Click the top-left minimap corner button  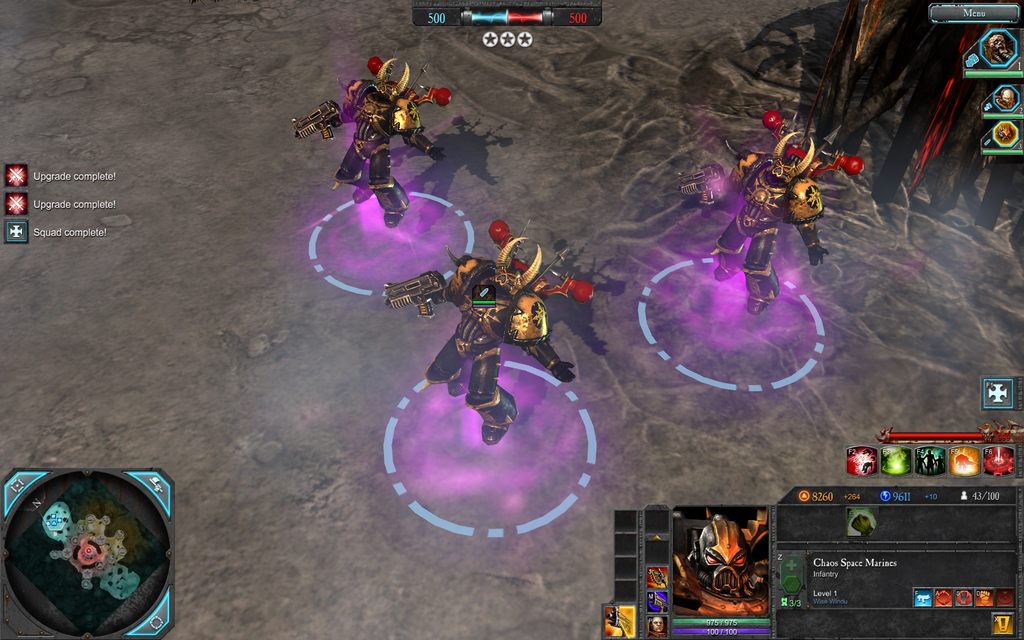click(16, 486)
